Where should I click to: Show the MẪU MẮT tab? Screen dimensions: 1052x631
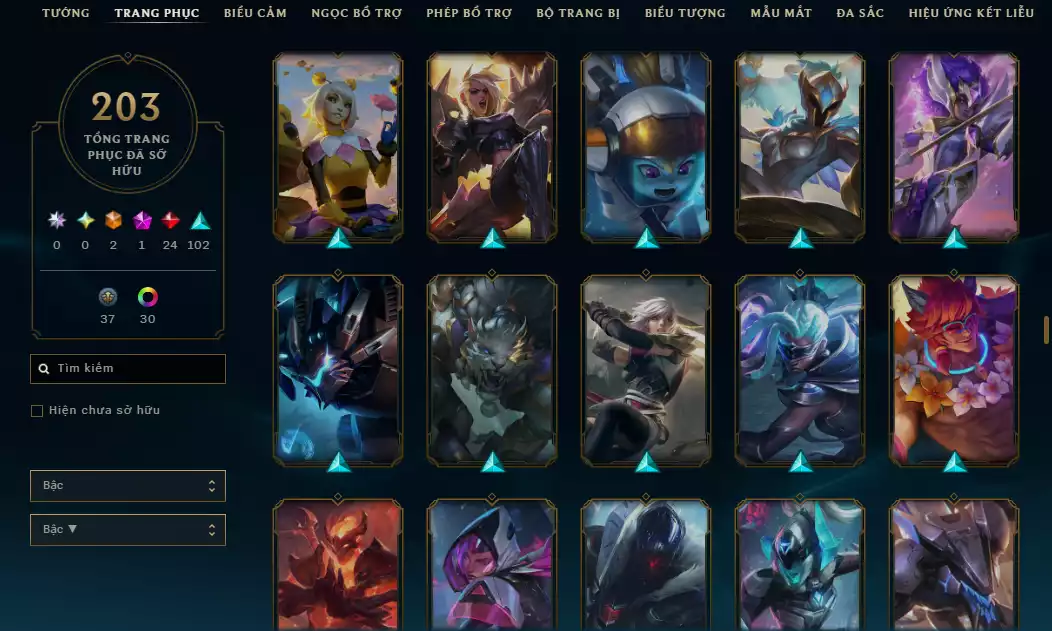[x=781, y=13]
